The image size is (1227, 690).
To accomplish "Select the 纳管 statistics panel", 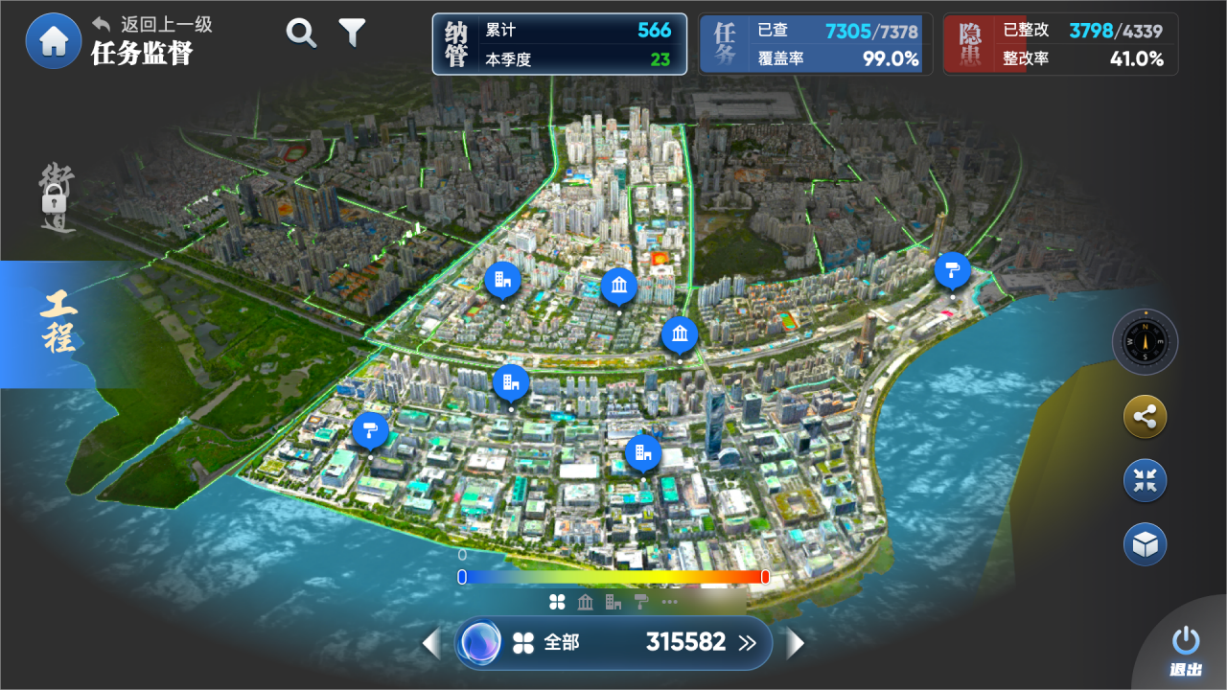I will [559, 44].
